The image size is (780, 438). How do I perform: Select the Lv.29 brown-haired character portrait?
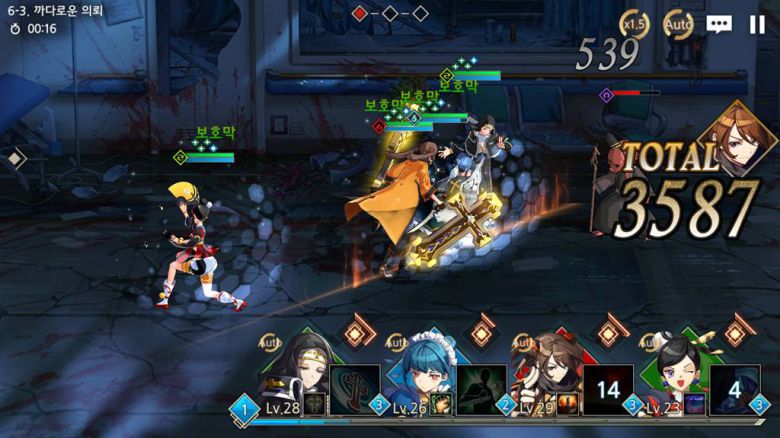tap(547, 377)
